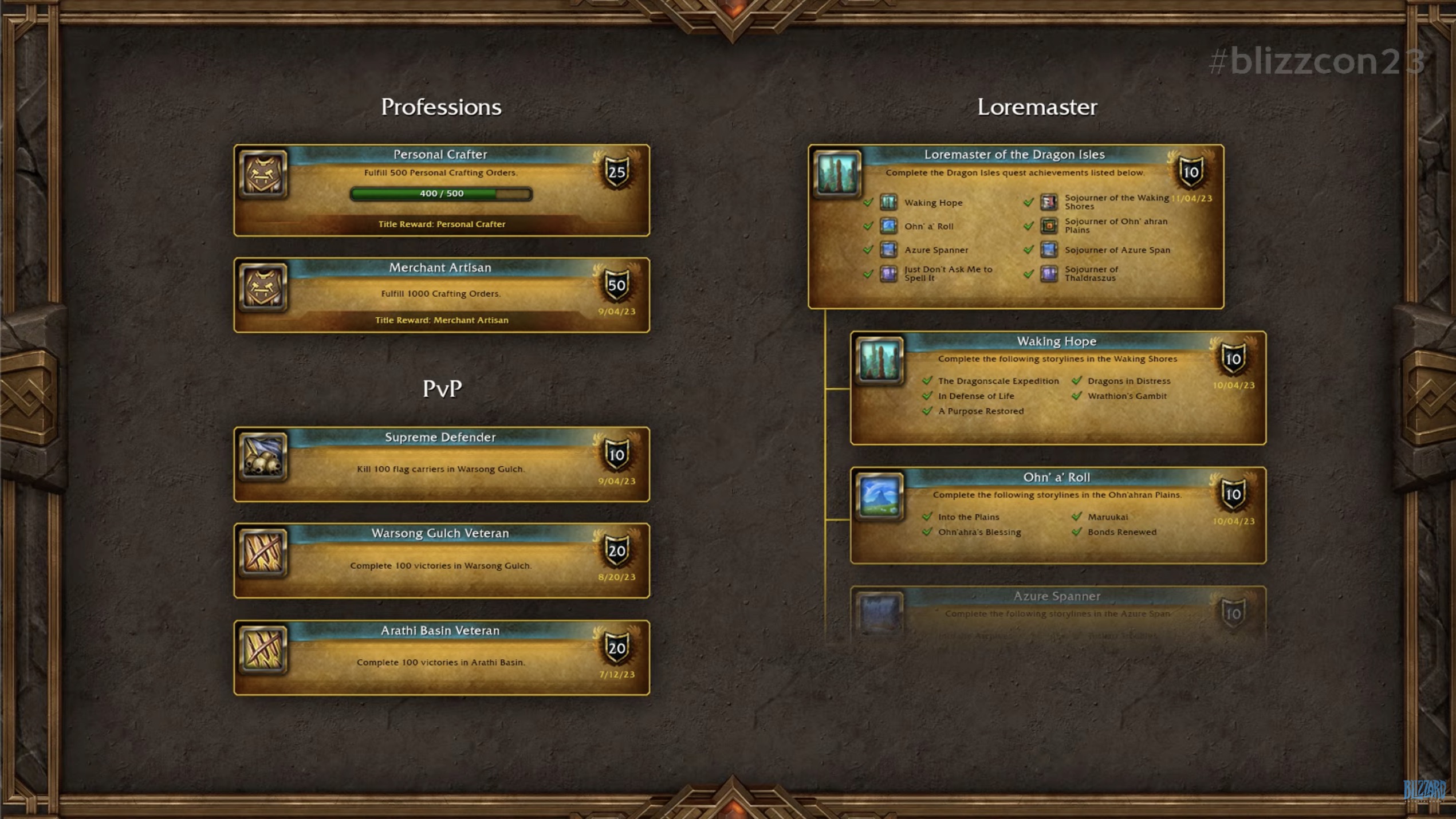Choose the Warsong Gulch Veteran achievement title

coord(440,533)
